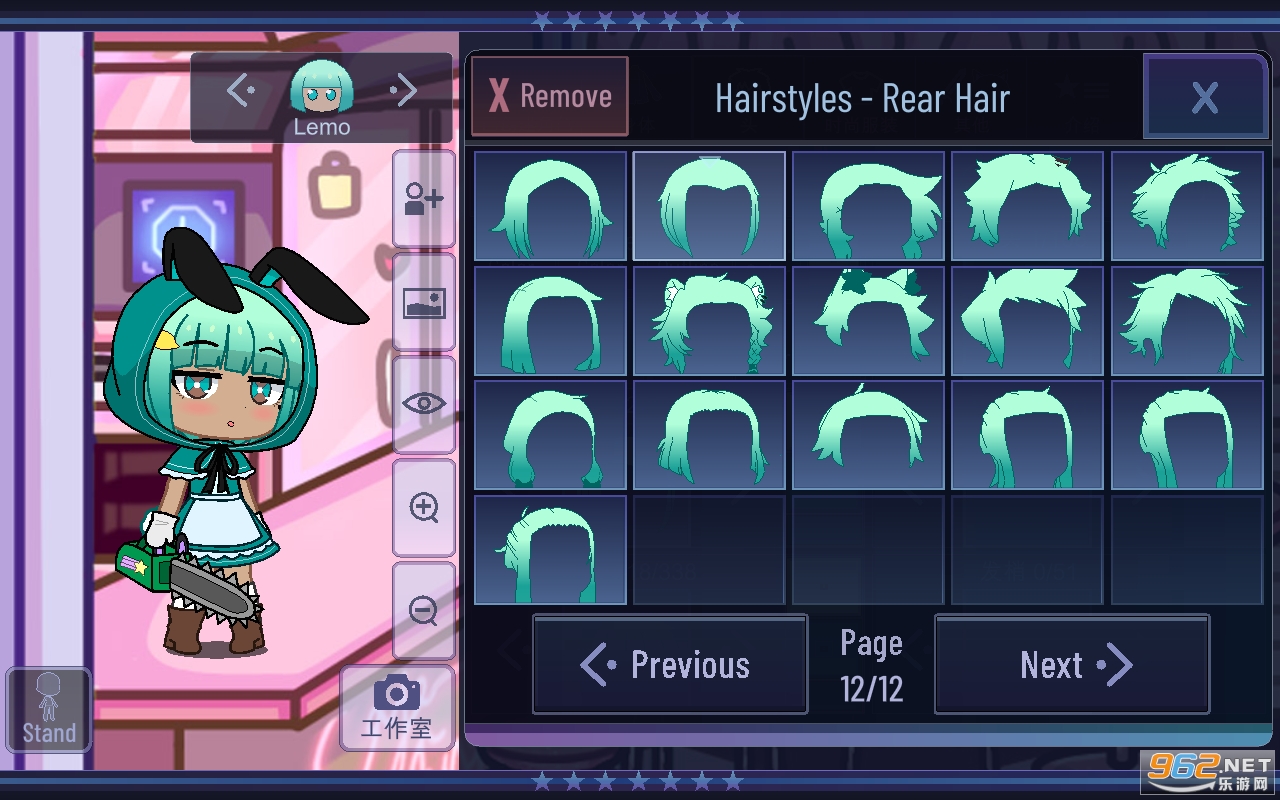Viewport: 1280px width, 800px height.
Task: Select the highlighted hairstyle thumbnail
Action: pos(709,206)
